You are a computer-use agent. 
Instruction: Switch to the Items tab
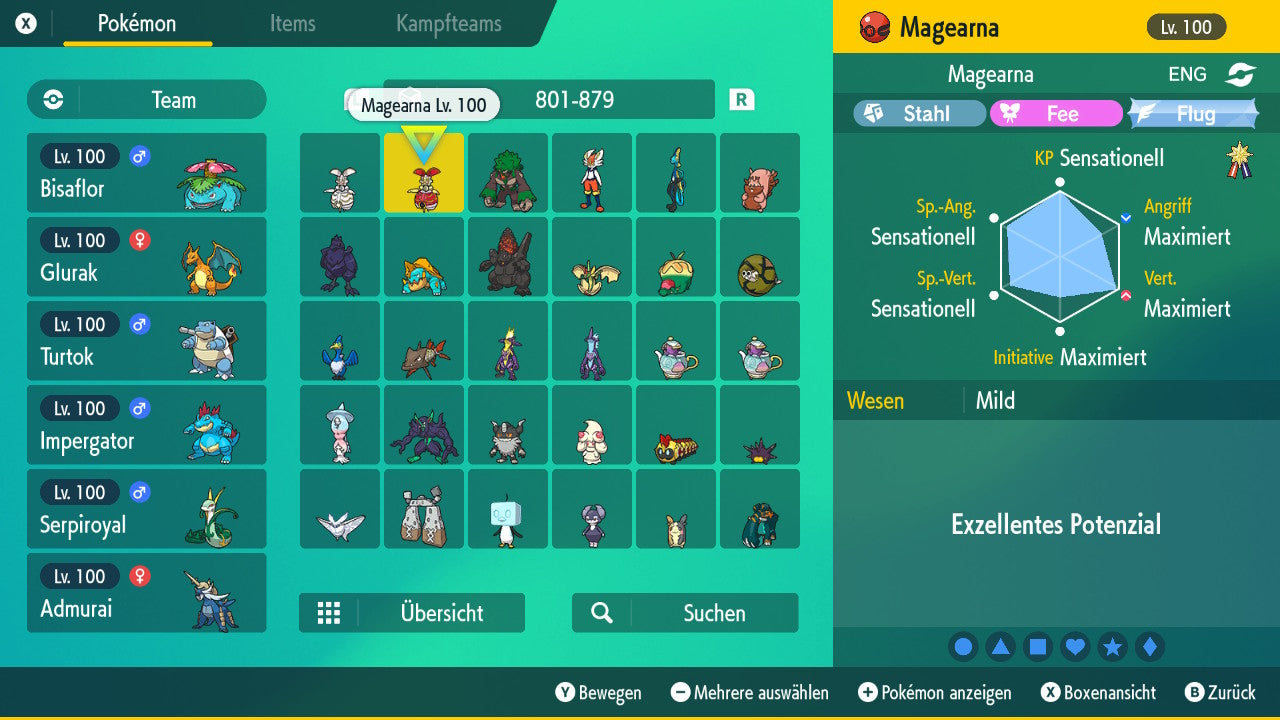(292, 24)
